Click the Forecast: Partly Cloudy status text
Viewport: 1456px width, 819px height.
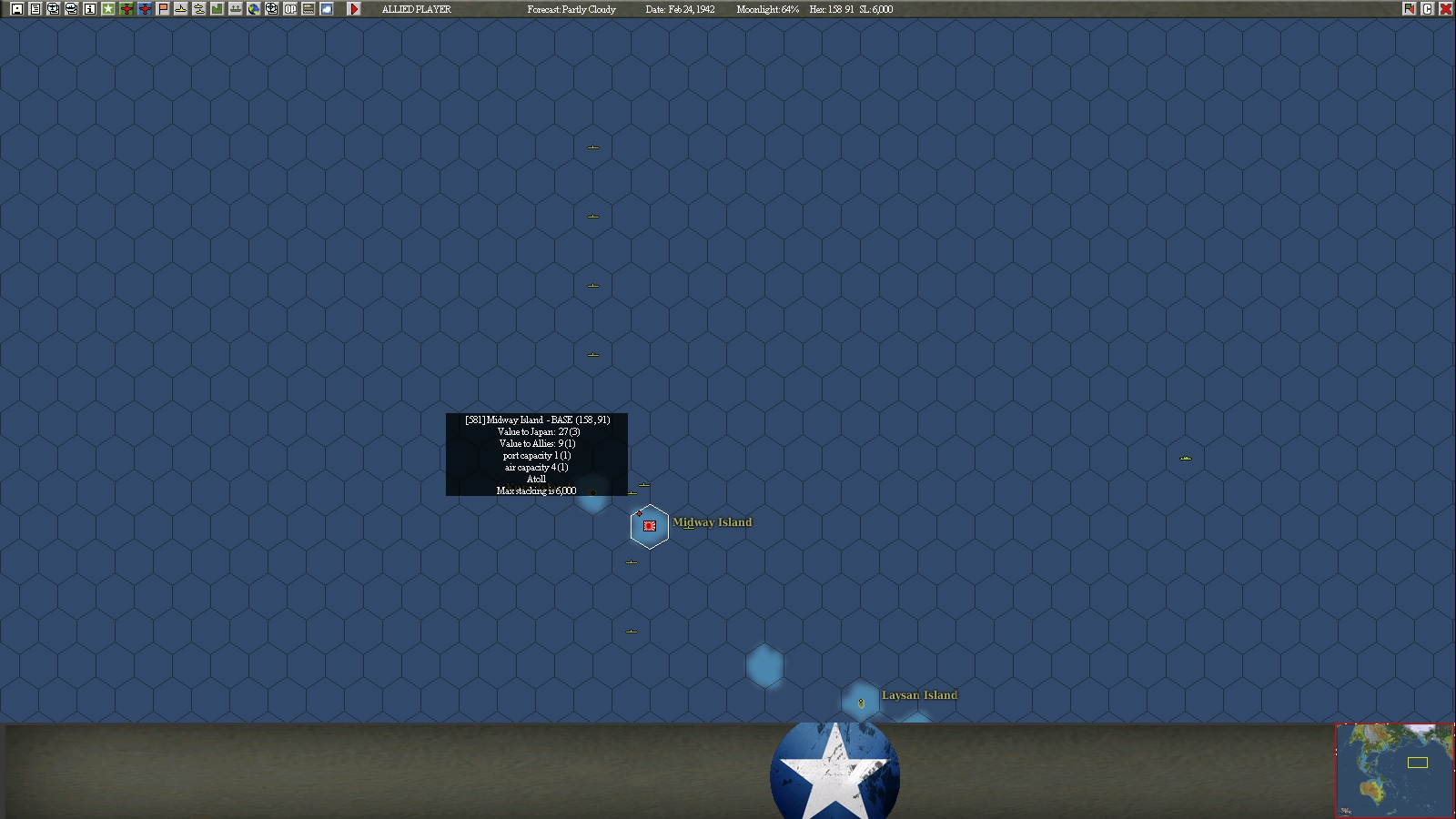click(571, 9)
